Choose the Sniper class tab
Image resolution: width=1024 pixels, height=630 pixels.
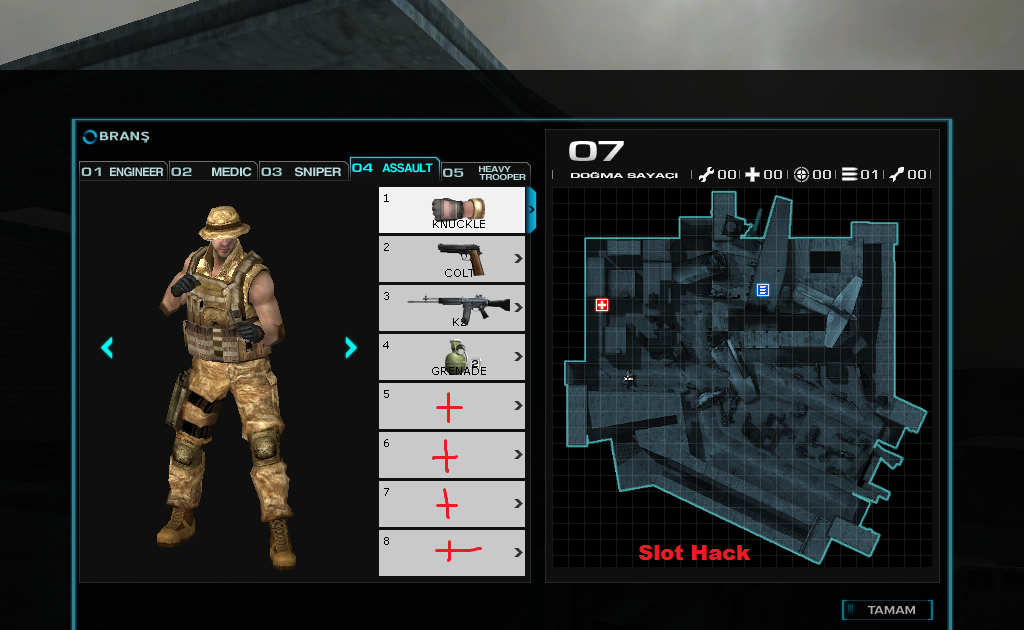(x=303, y=172)
